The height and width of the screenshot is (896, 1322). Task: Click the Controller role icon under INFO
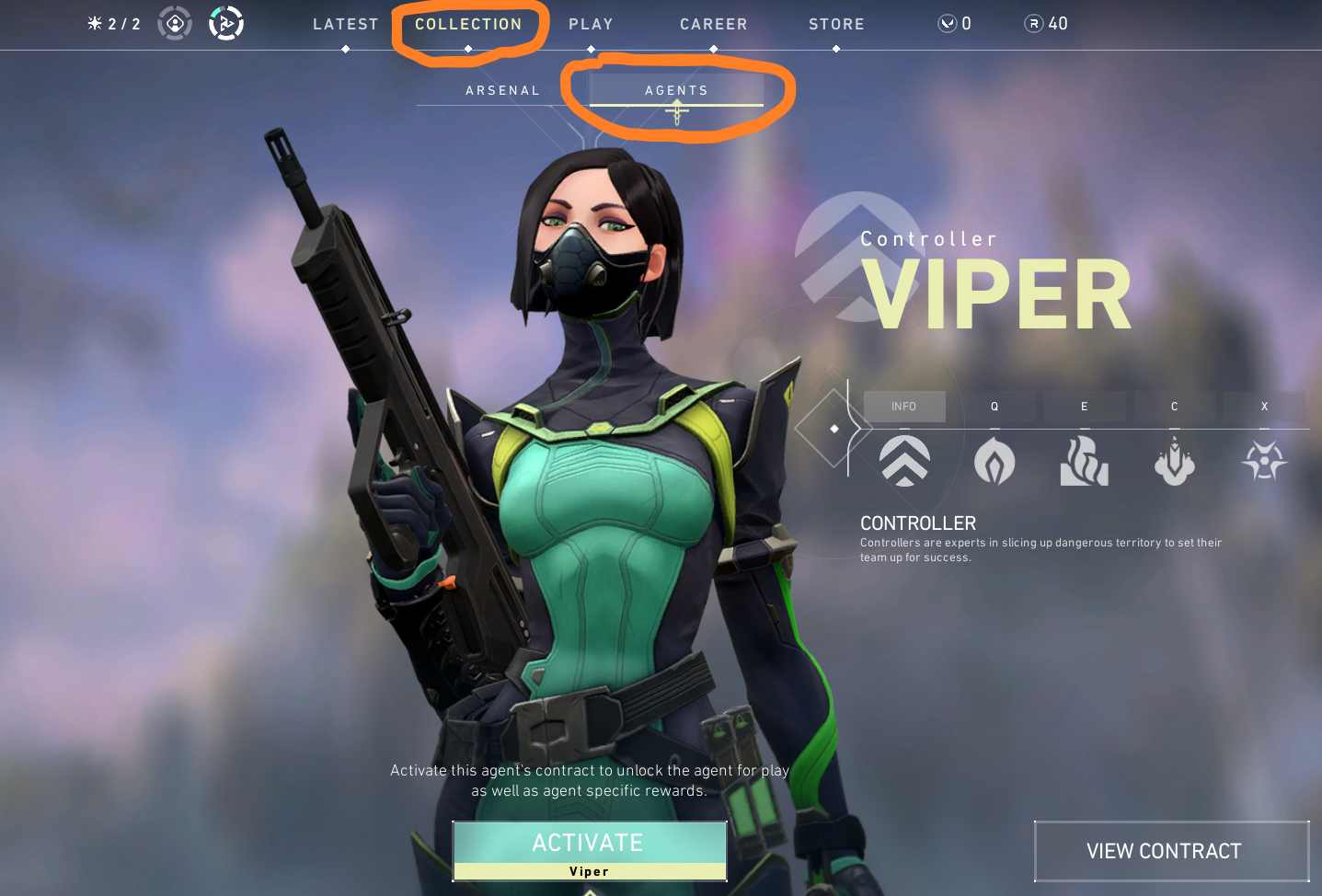(x=904, y=461)
